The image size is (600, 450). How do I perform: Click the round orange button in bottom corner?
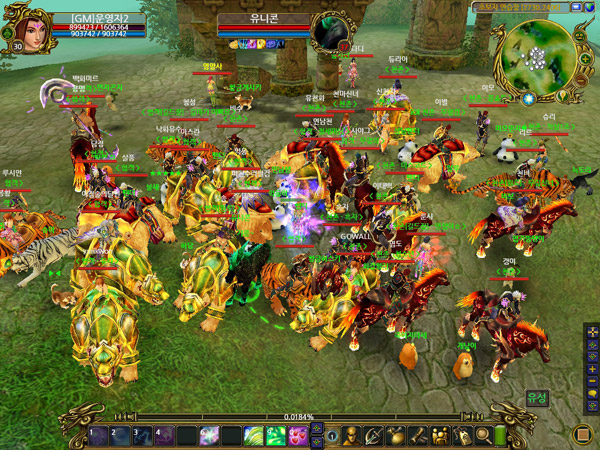(x=582, y=435)
